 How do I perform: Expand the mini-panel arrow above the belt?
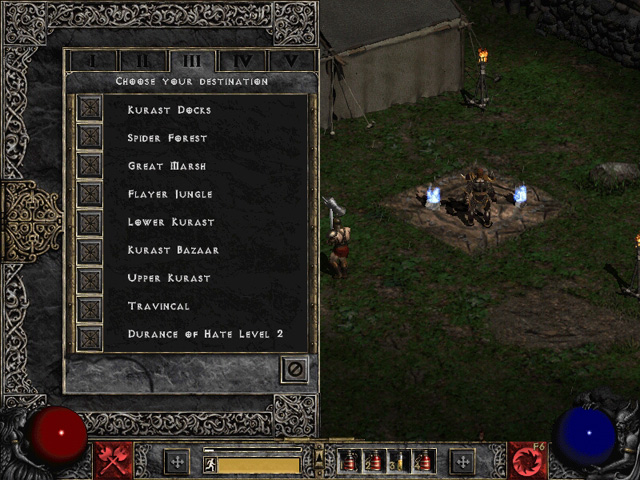coord(319,453)
